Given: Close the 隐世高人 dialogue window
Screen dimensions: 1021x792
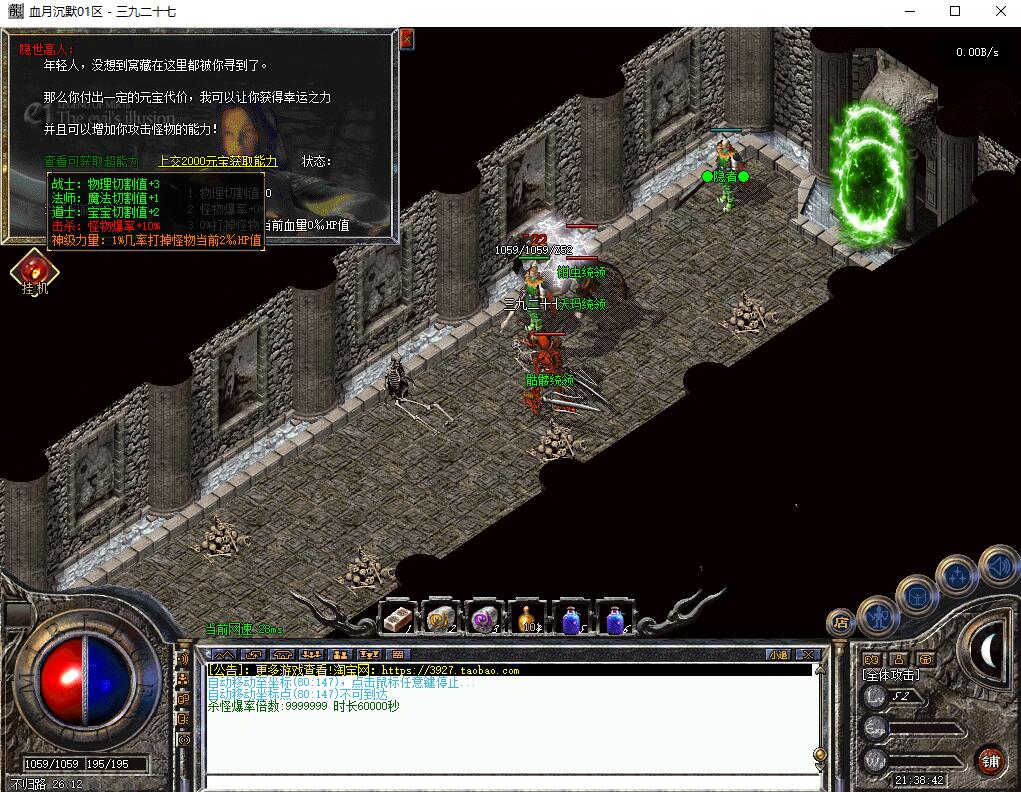Looking at the screenshot, I should coord(407,39).
